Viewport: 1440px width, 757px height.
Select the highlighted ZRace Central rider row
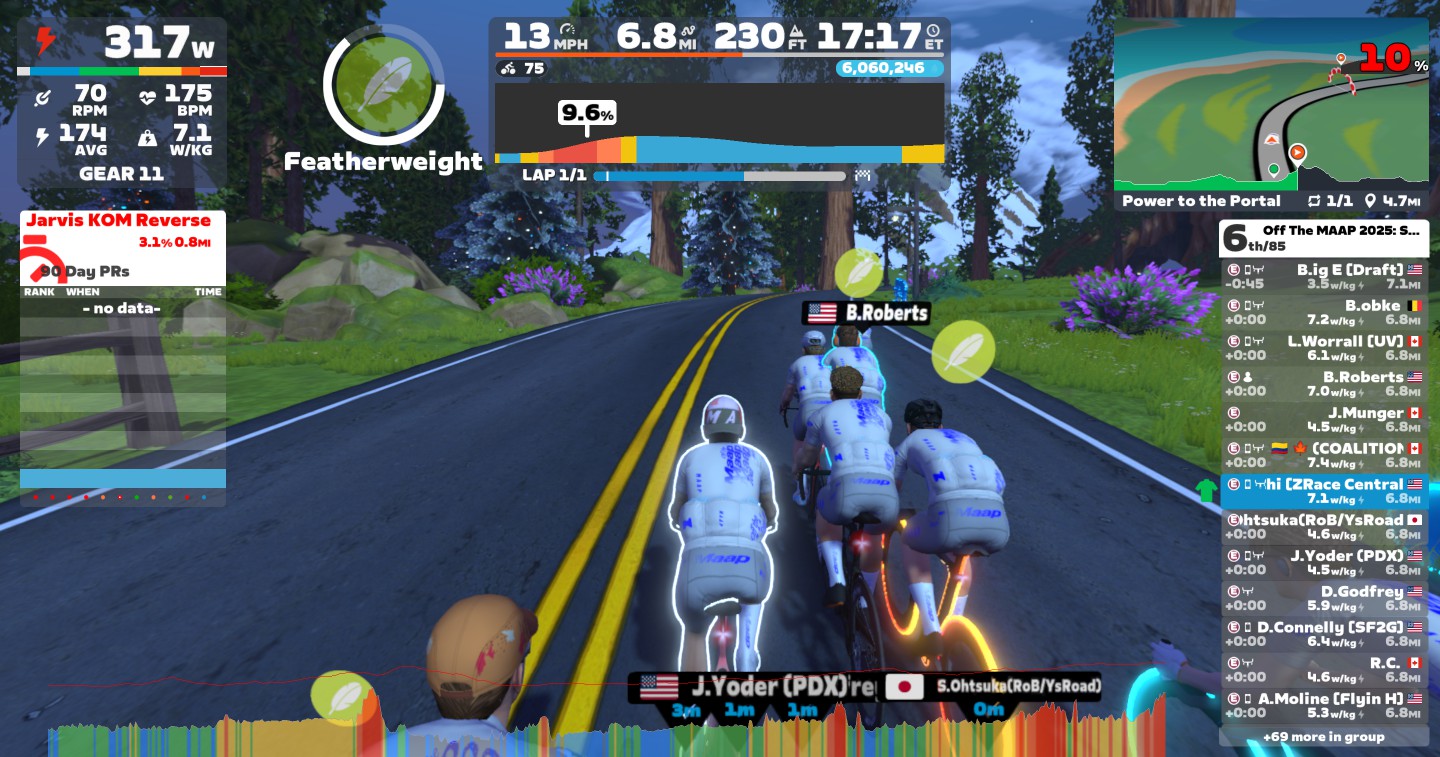[1323, 491]
